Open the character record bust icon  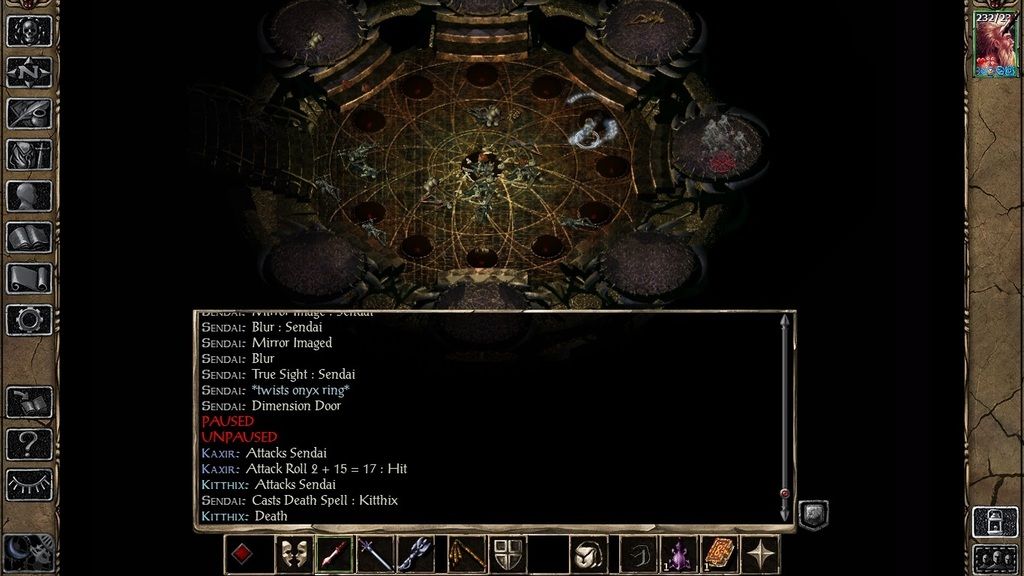point(29,196)
